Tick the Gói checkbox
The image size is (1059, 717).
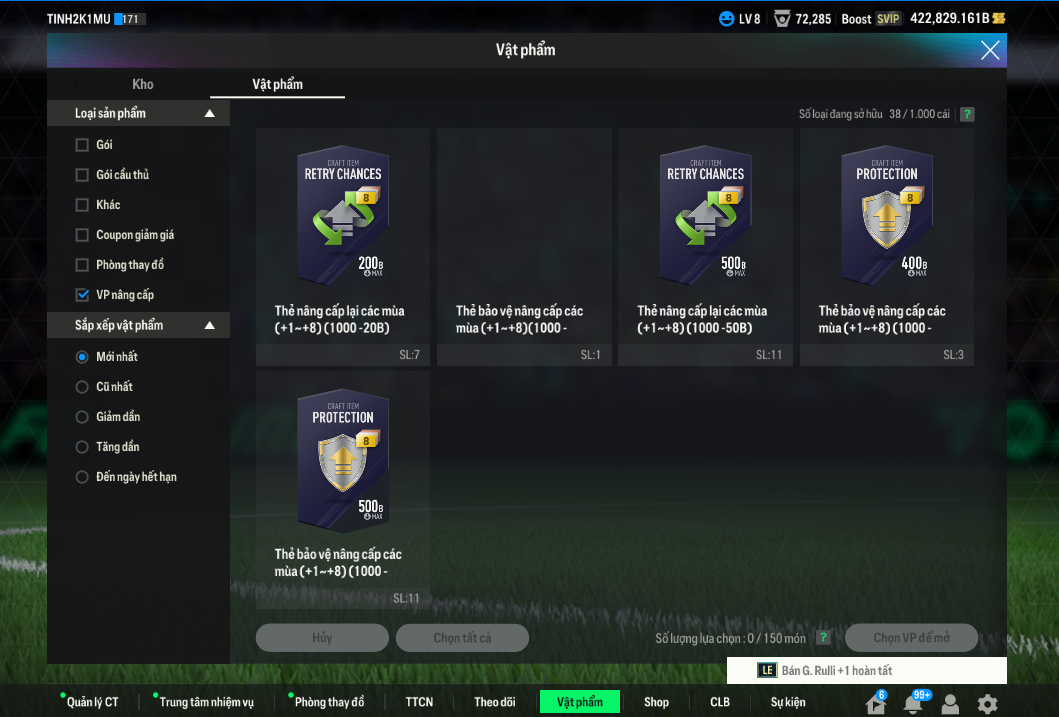tap(82, 145)
